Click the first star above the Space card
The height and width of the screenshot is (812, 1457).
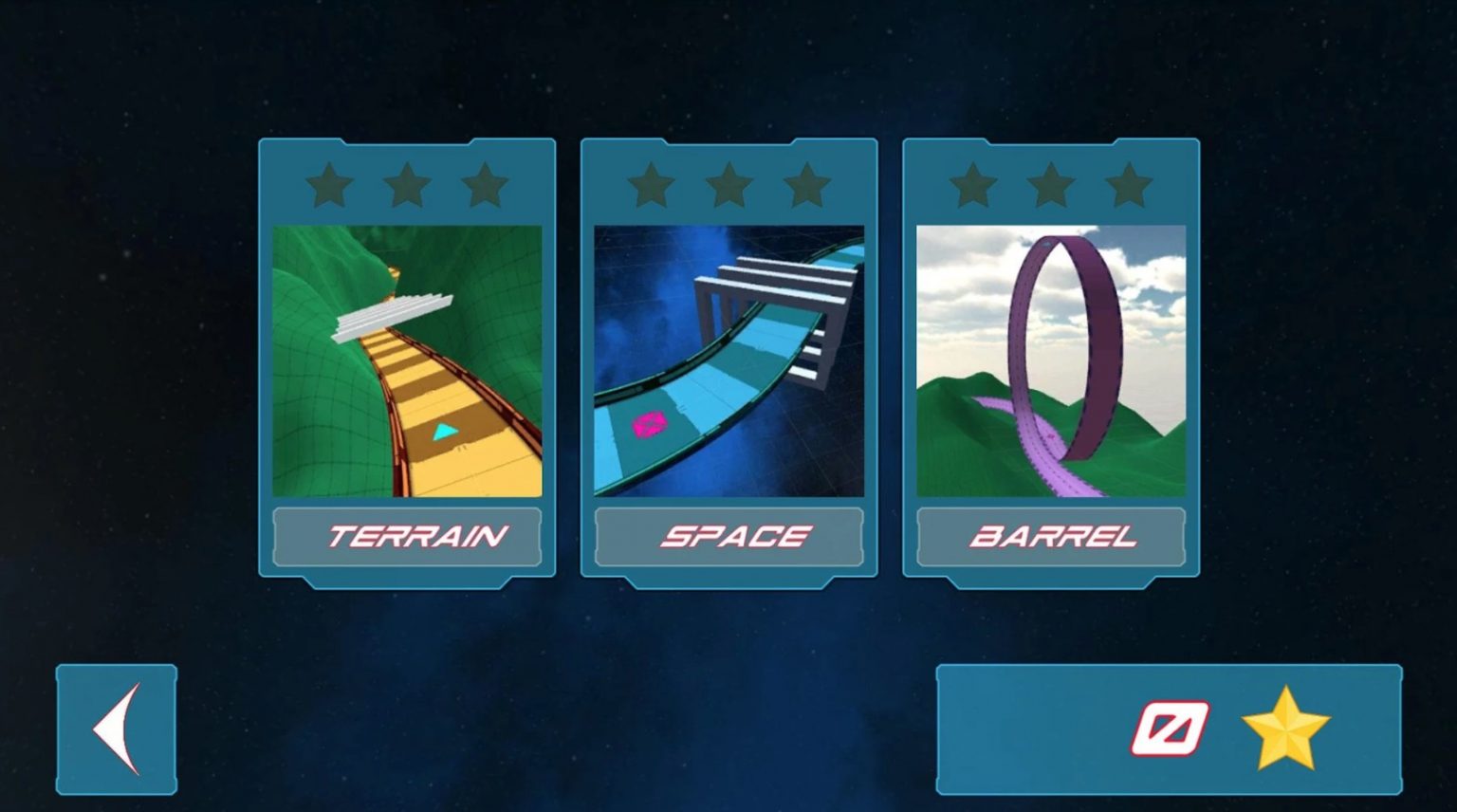650,186
